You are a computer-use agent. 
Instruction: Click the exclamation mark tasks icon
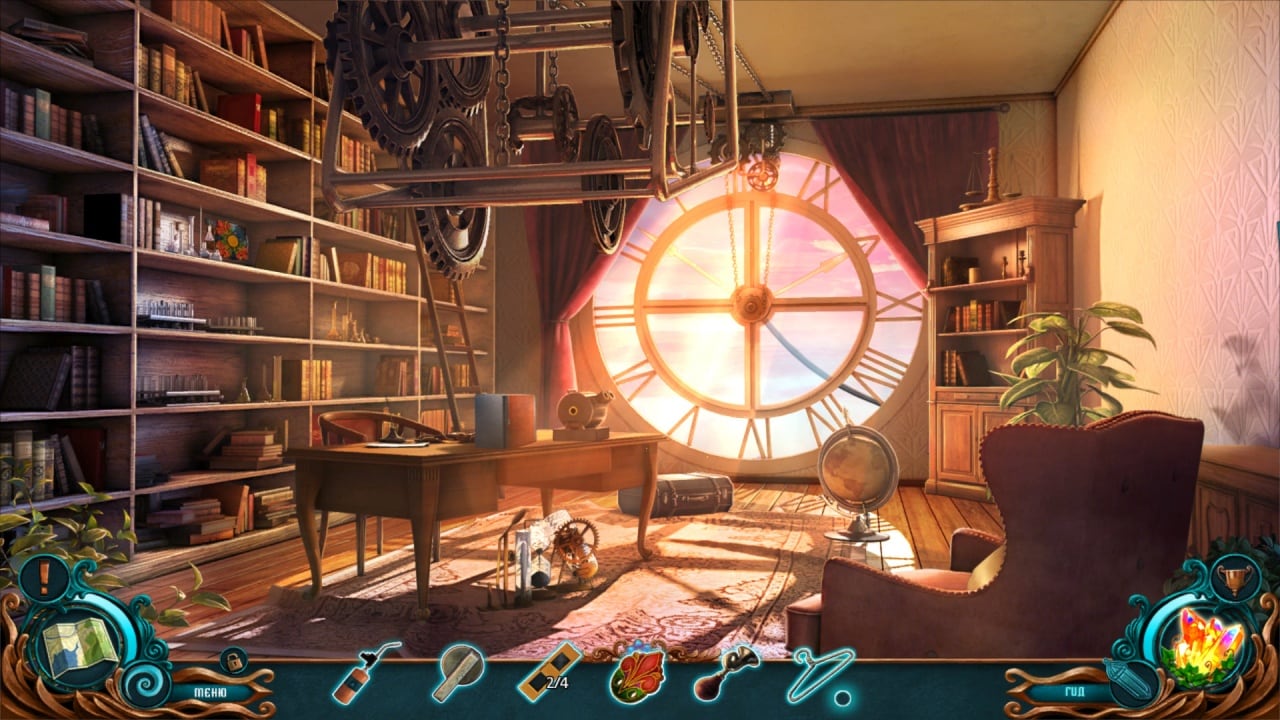pos(43,578)
